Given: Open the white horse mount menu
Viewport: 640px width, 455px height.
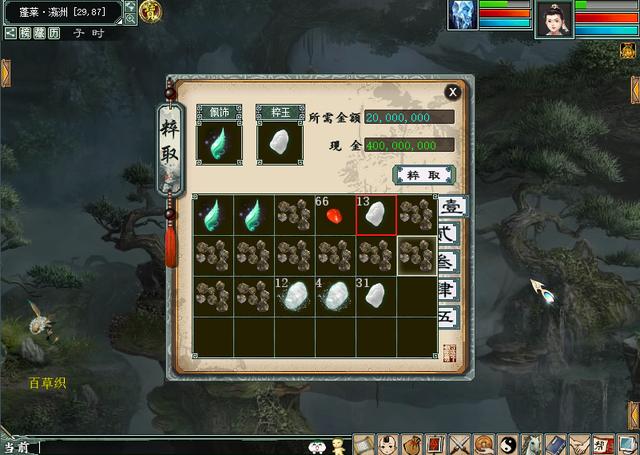Looking at the screenshot, I should [x=532, y=444].
